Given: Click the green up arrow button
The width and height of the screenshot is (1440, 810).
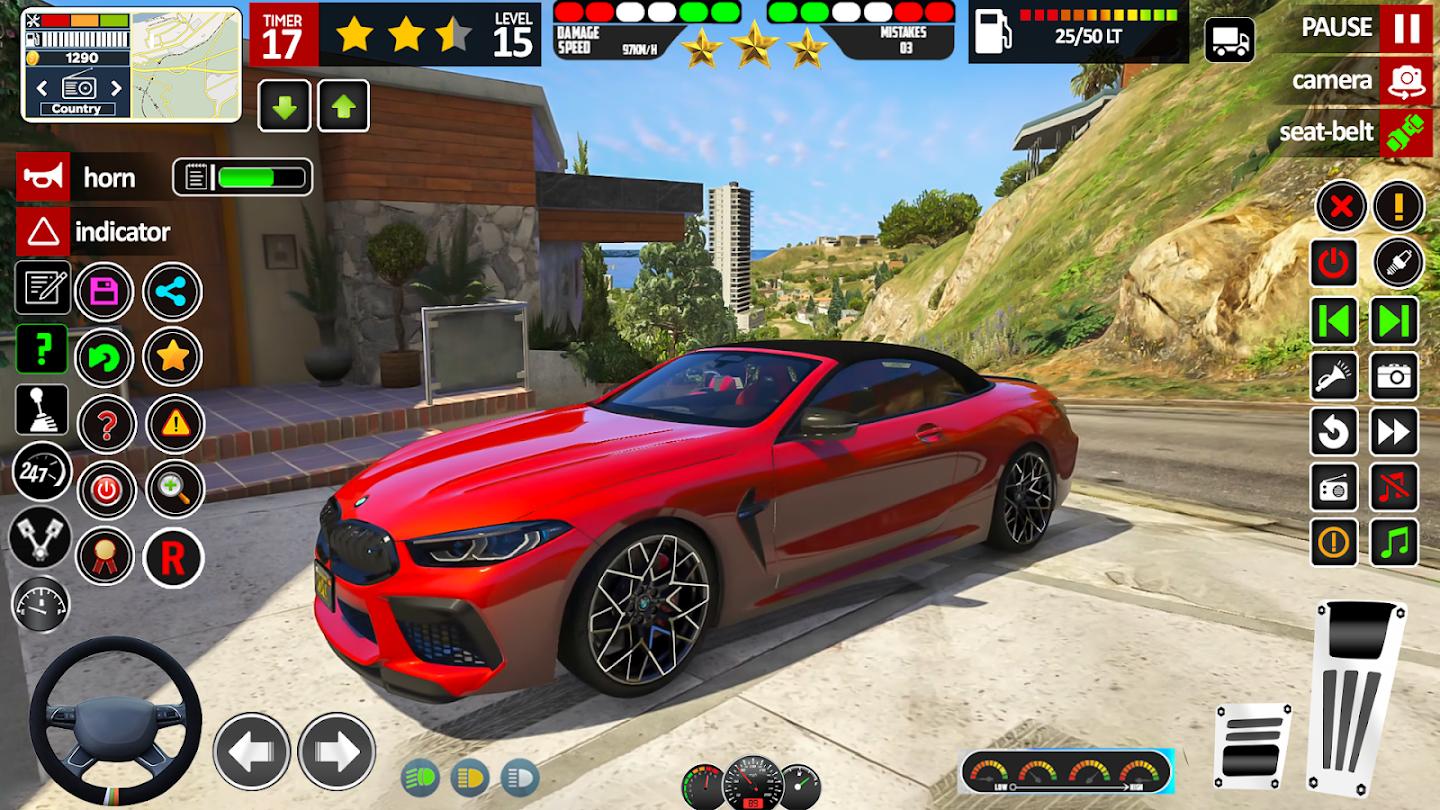Looking at the screenshot, I should pyautogui.click(x=344, y=106).
